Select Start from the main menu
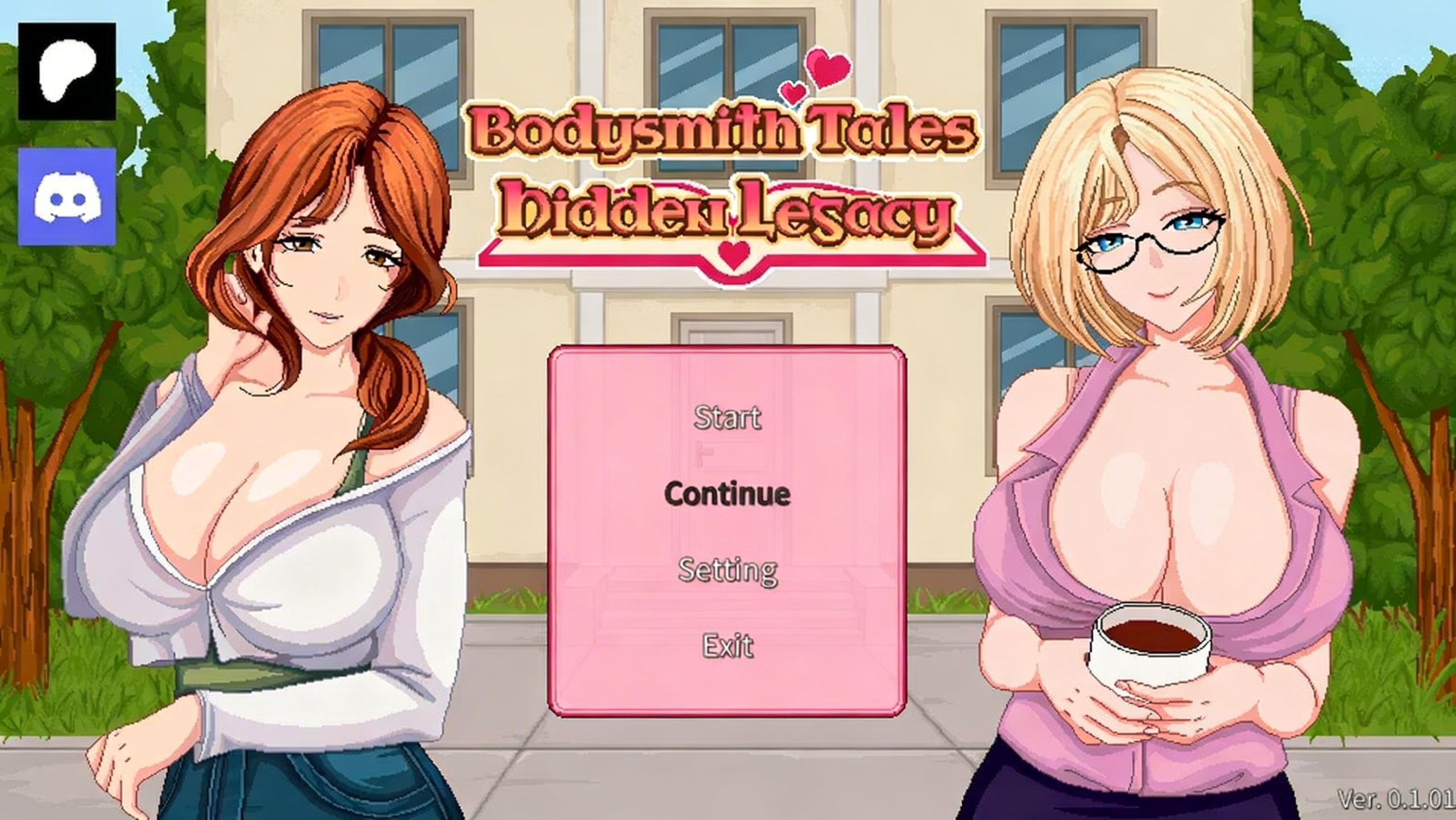The height and width of the screenshot is (820, 1456). tap(727, 419)
